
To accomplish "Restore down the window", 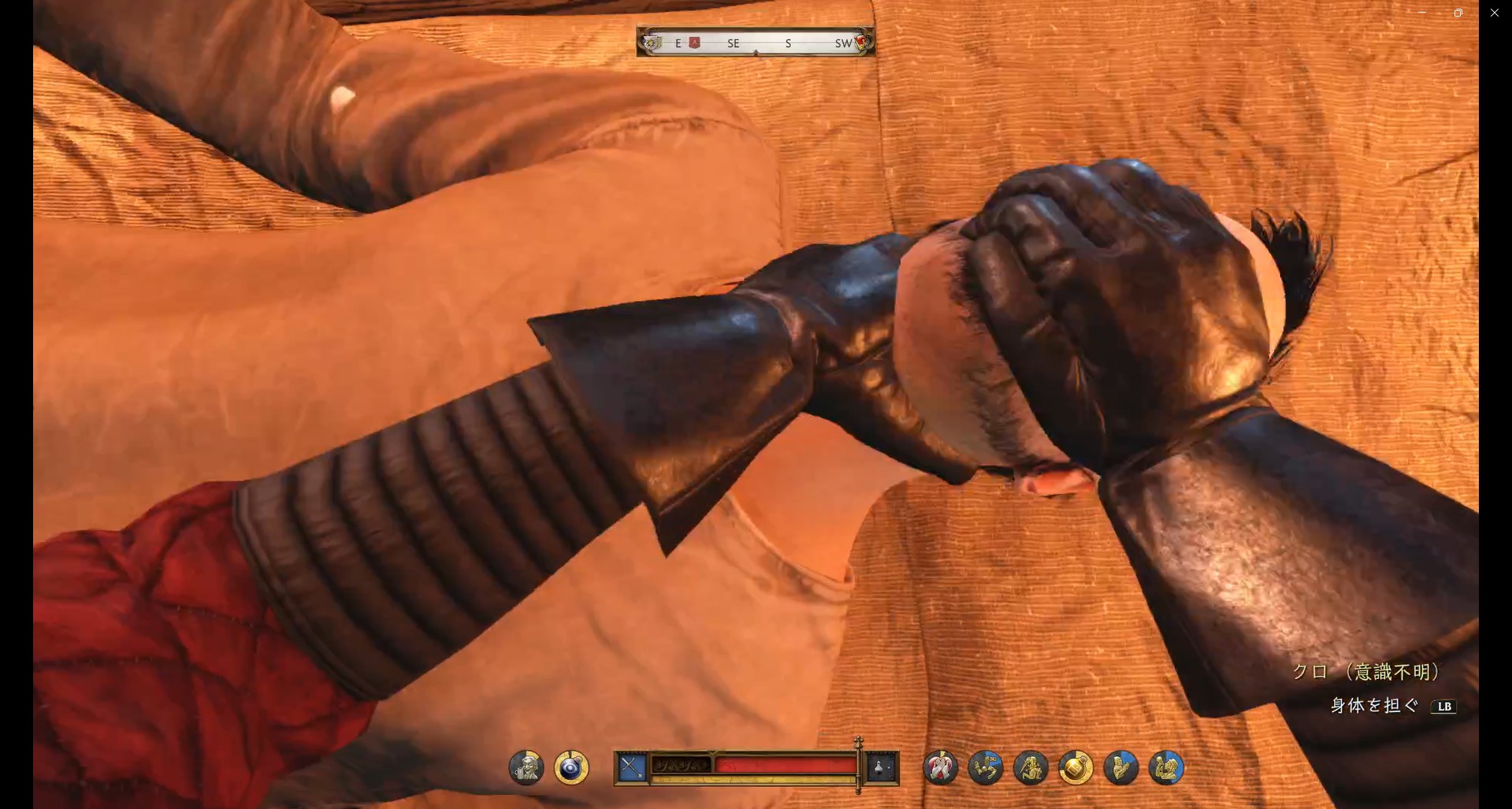I will [x=1458, y=13].
